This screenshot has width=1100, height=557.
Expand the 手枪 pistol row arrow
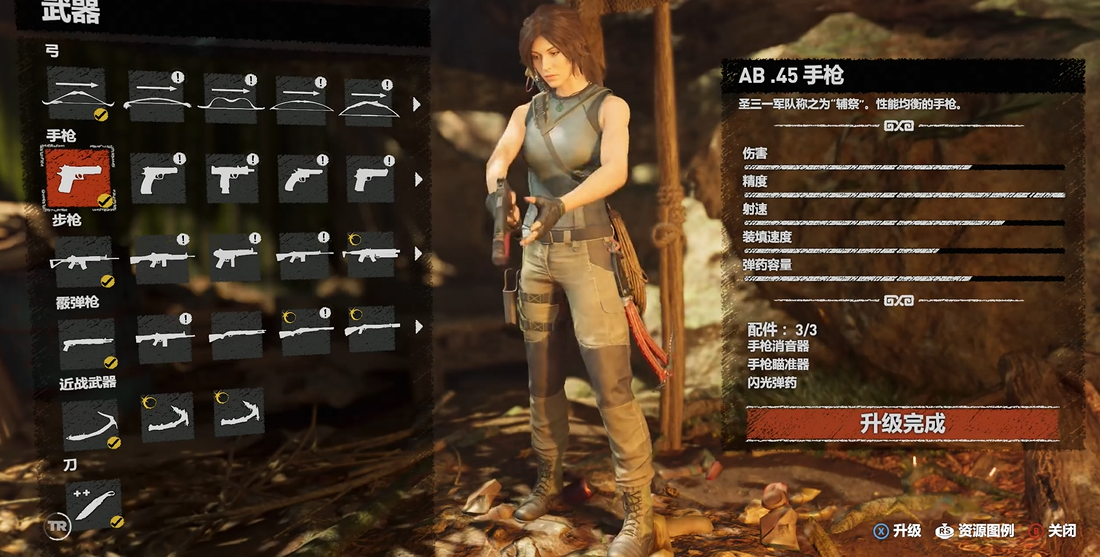pyautogui.click(x=417, y=180)
